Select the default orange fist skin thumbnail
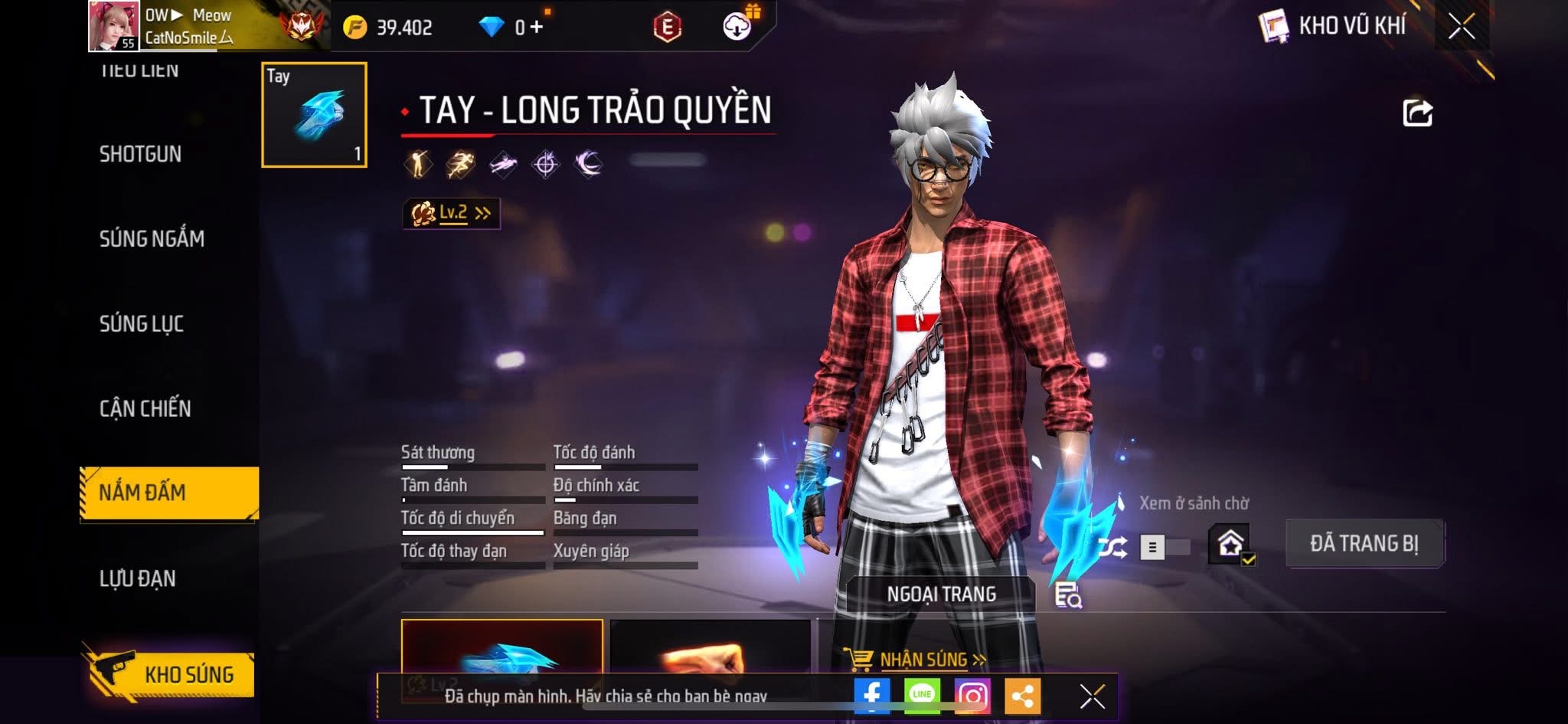This screenshot has width=1568, height=724. (710, 650)
